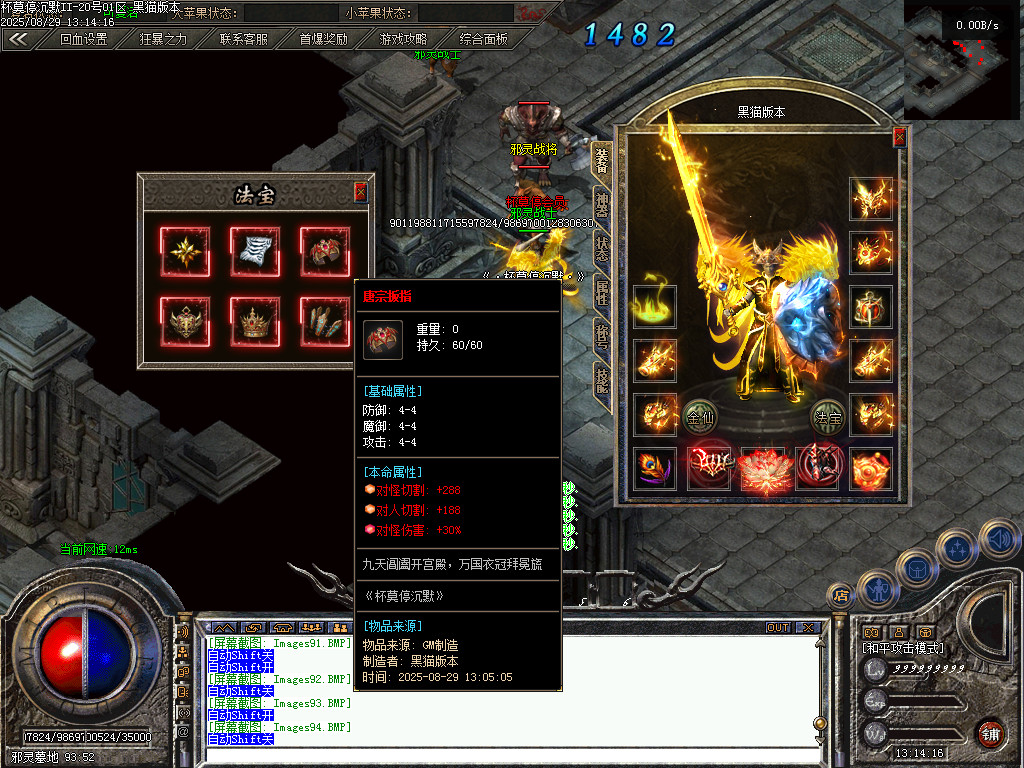
Task: Open the 店 shop icon
Action: click(842, 595)
